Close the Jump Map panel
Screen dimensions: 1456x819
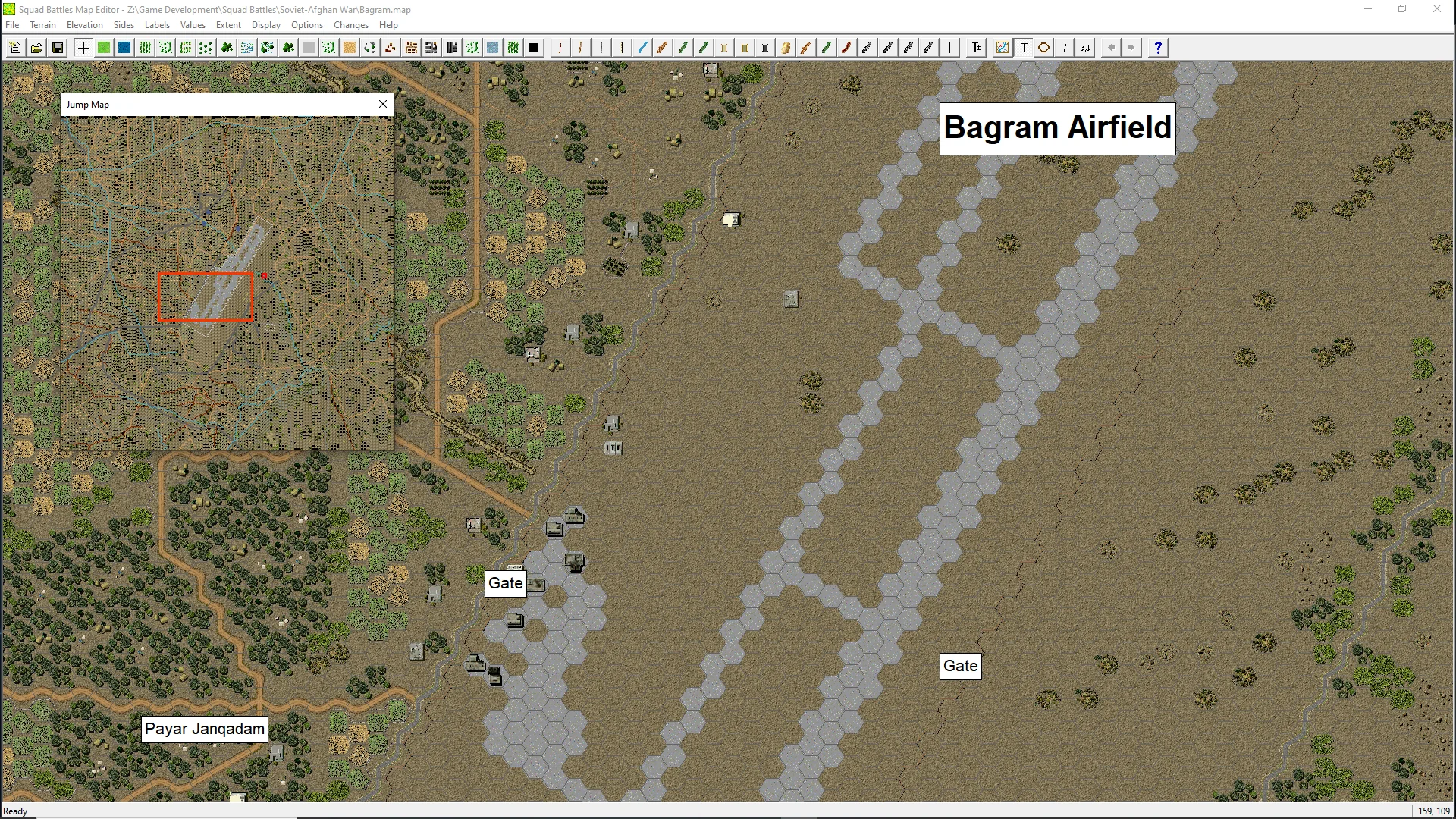(x=383, y=104)
